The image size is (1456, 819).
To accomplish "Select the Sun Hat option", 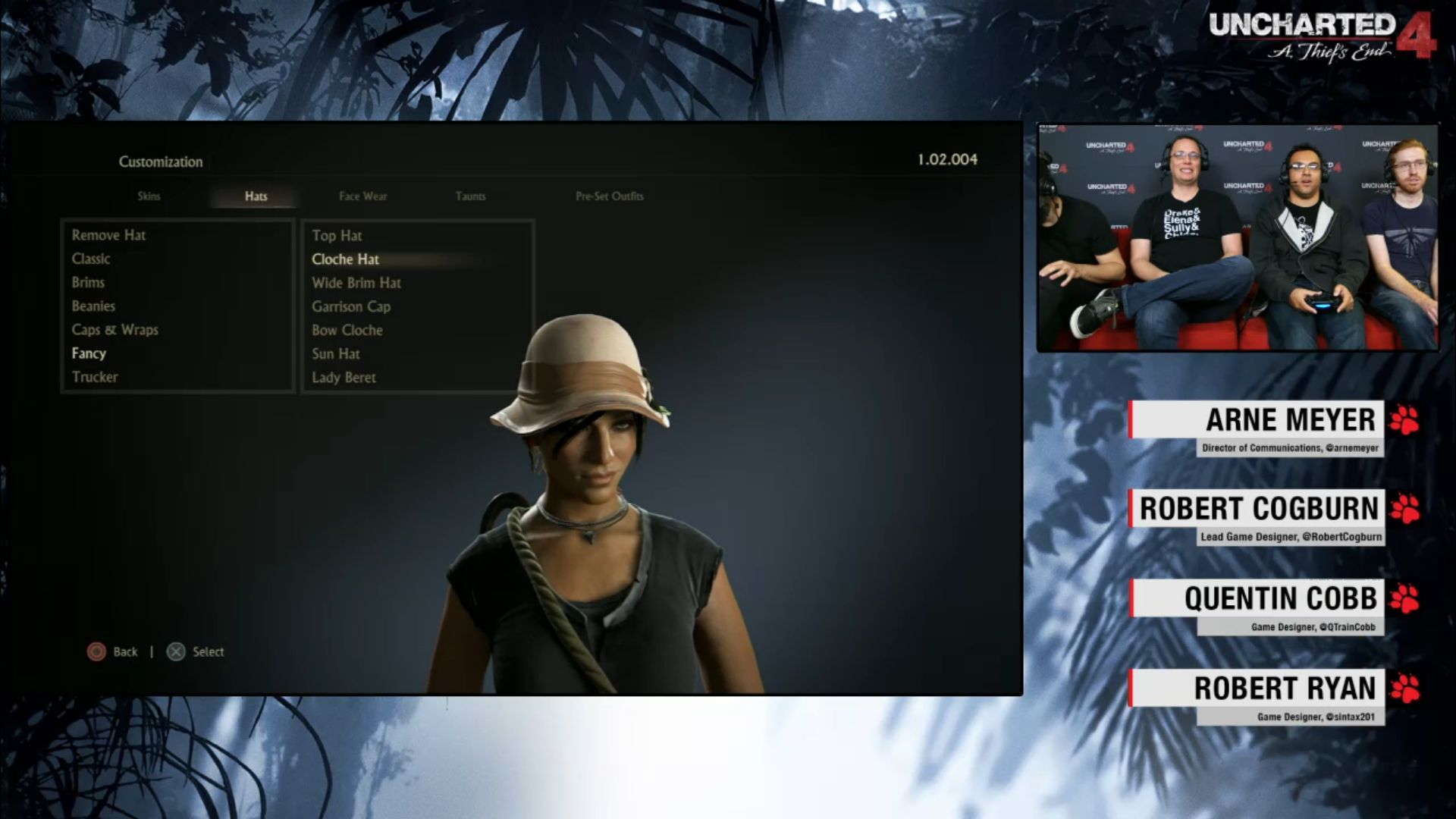I will pyautogui.click(x=336, y=353).
